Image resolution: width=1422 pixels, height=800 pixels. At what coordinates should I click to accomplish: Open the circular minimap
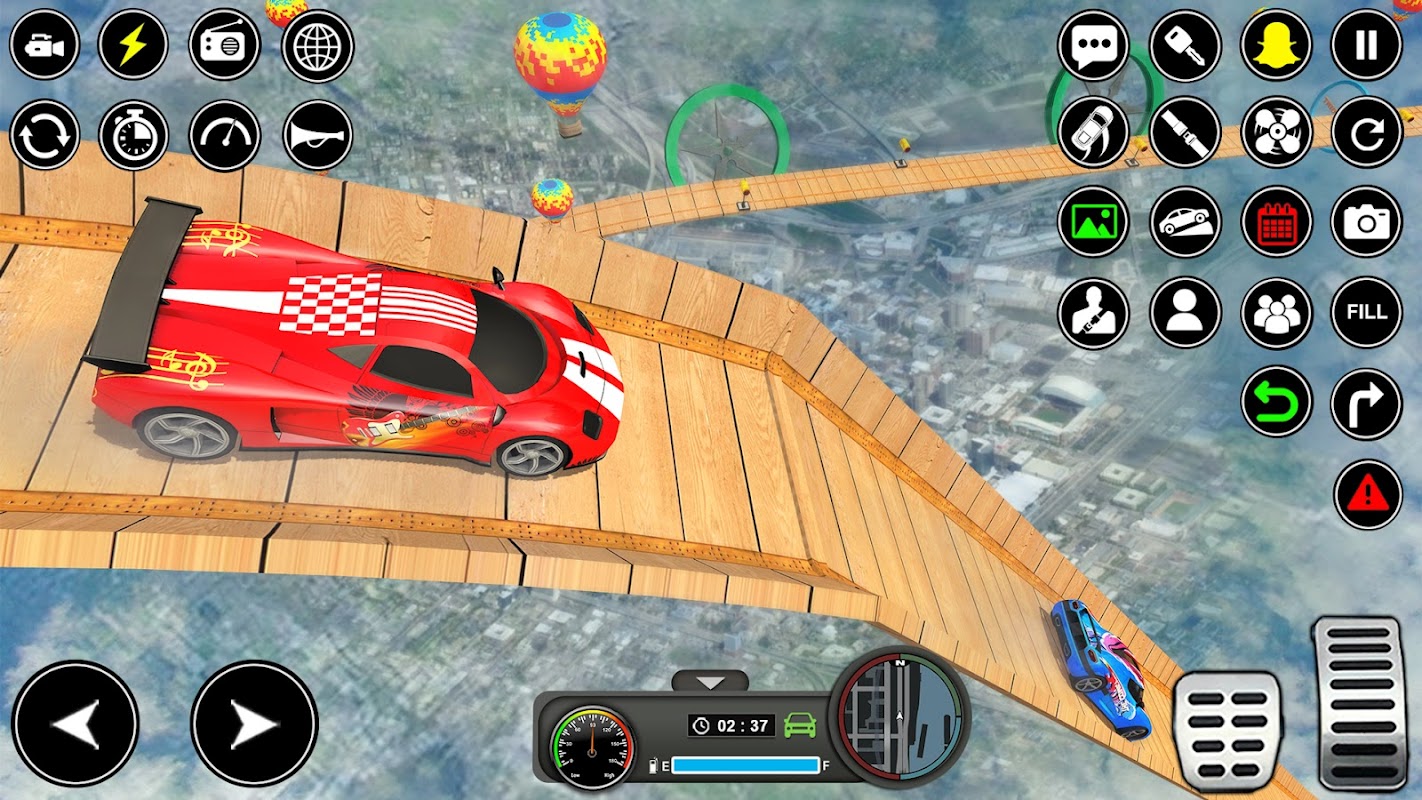(x=900, y=714)
